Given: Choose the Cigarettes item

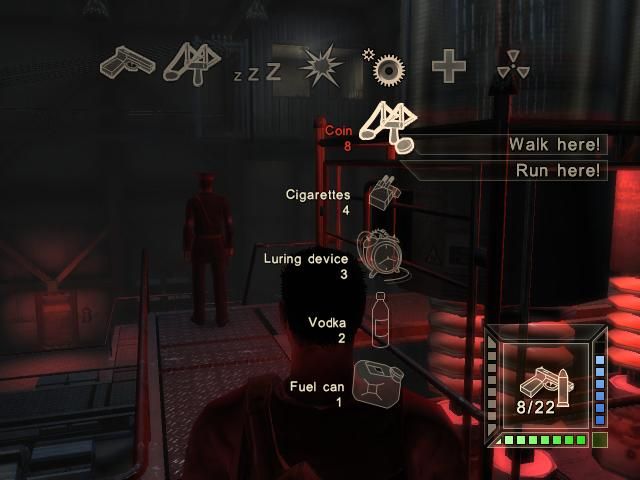Looking at the screenshot, I should [380, 193].
